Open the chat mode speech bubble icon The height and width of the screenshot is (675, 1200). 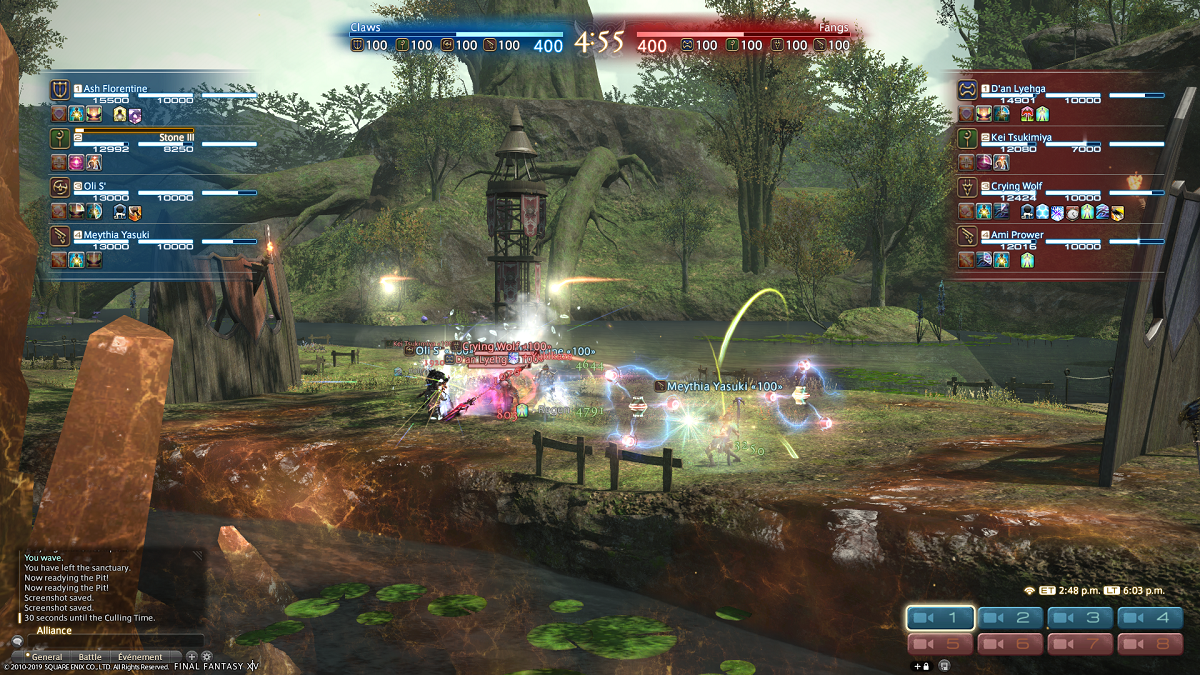(x=17, y=642)
